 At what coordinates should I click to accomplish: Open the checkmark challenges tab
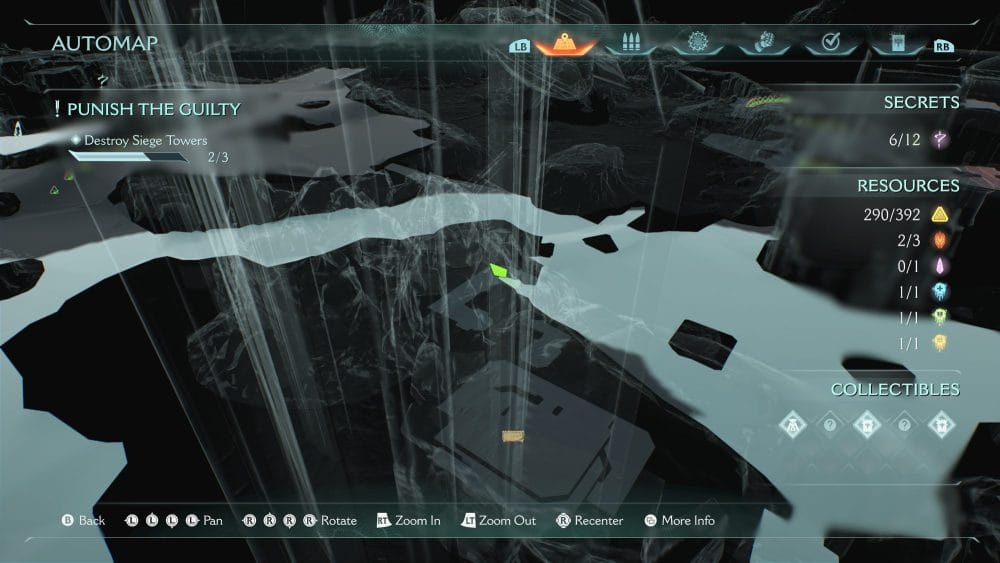coord(828,44)
